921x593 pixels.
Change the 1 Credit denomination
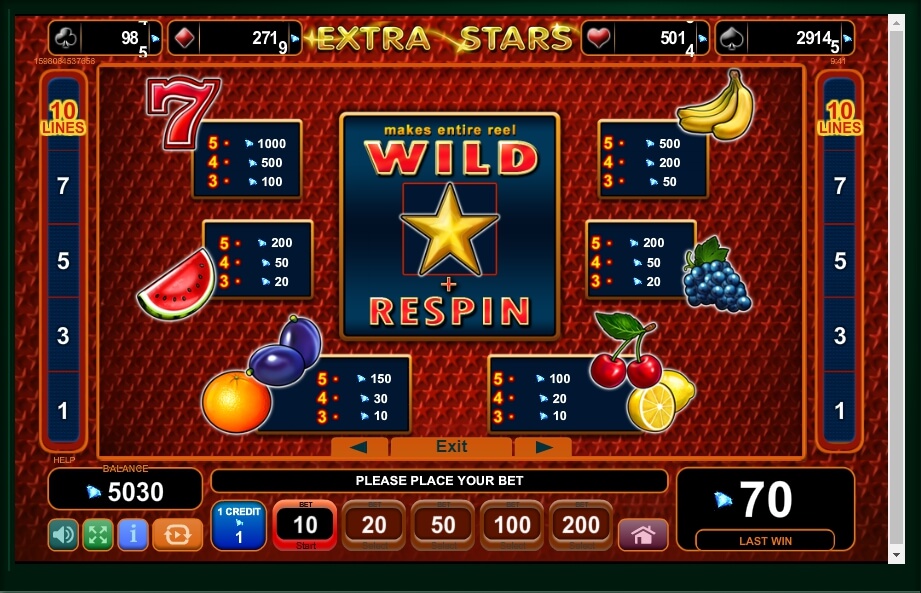click(238, 526)
